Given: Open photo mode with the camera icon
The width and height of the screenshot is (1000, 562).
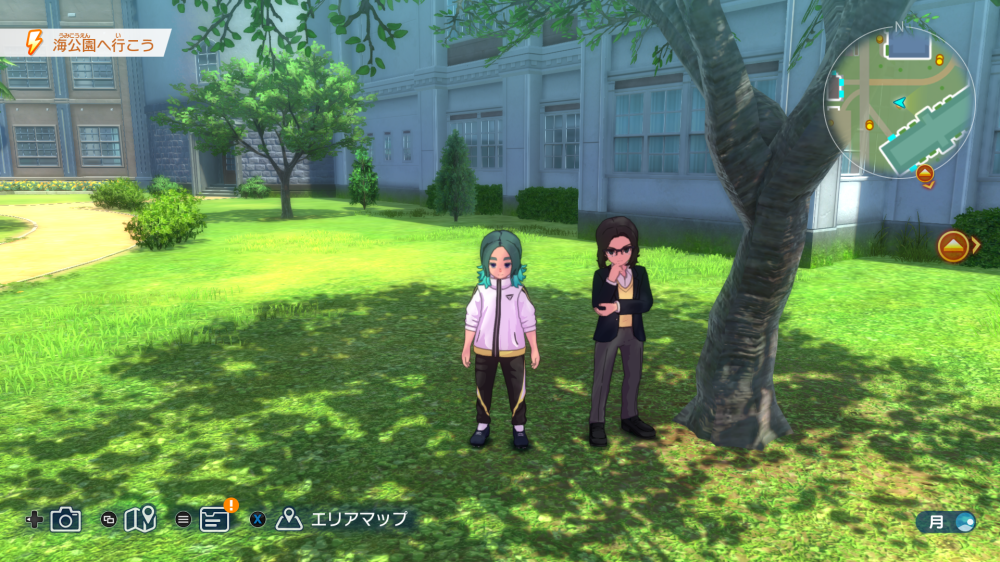Looking at the screenshot, I should pyautogui.click(x=66, y=519).
